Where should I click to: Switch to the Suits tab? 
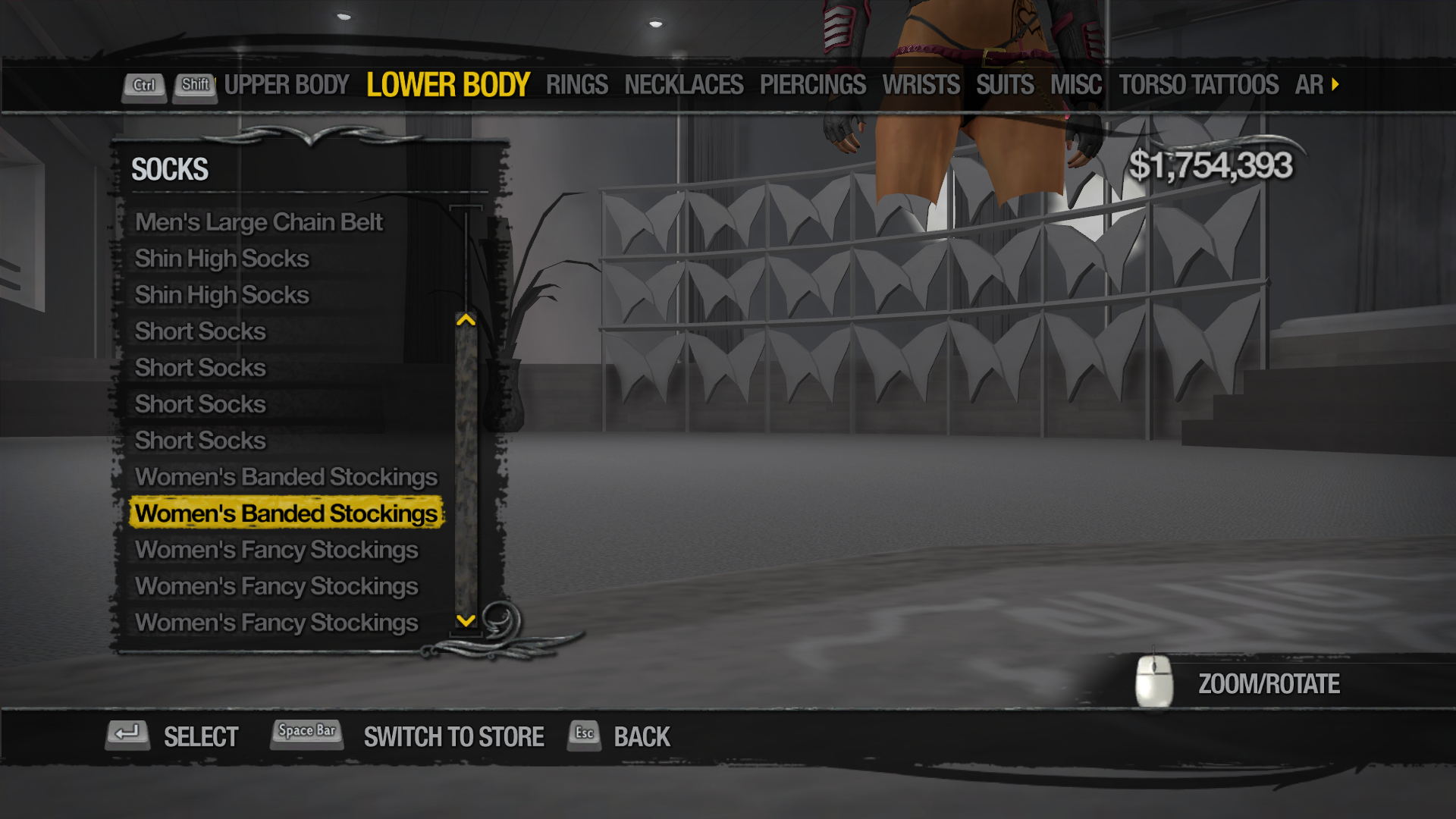[1005, 85]
